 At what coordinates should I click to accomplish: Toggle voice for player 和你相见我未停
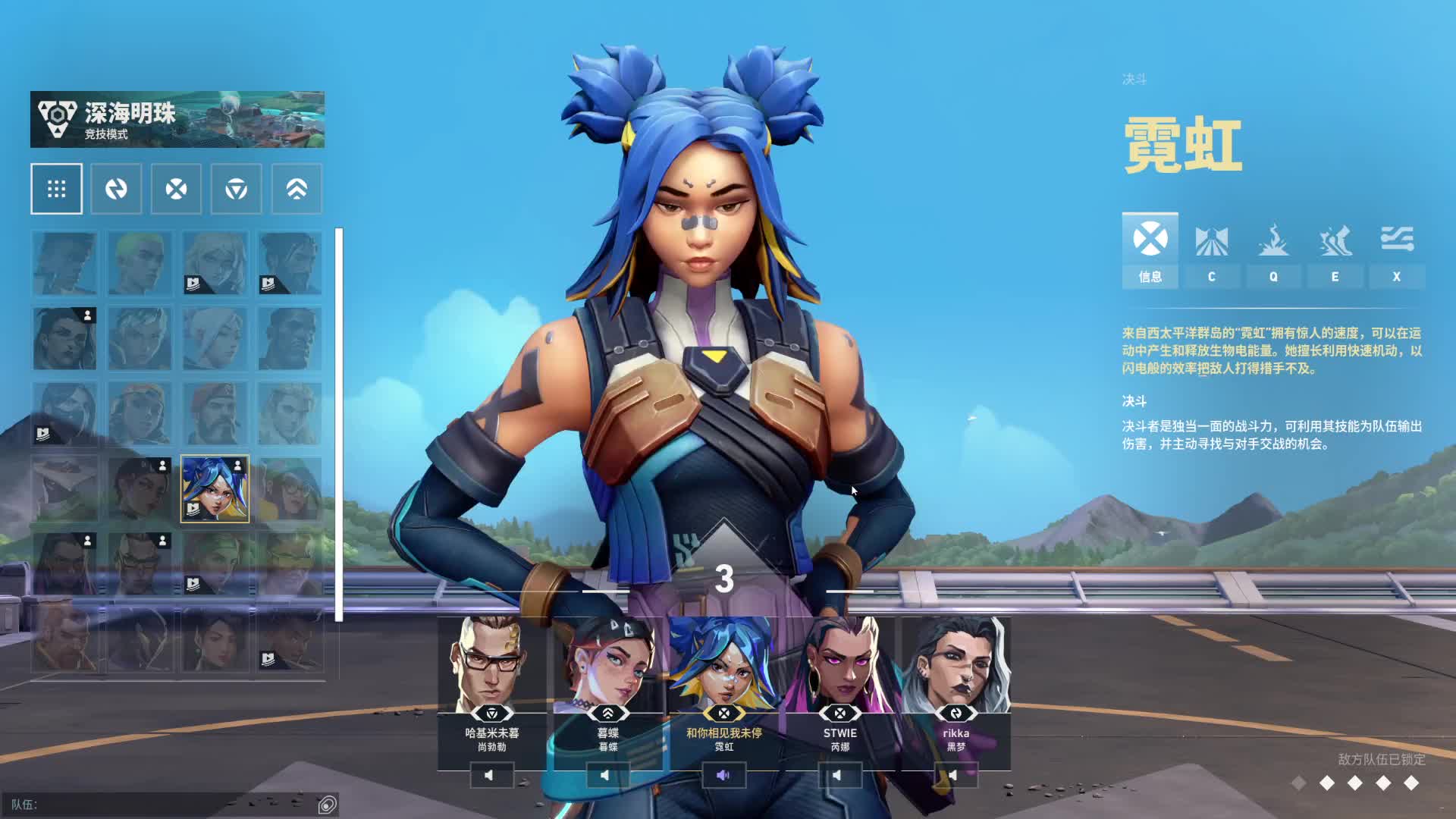tap(723, 775)
